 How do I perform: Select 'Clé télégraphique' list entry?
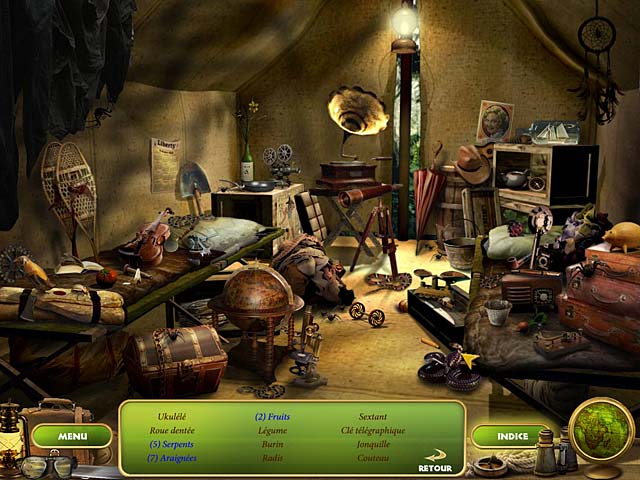tap(373, 430)
